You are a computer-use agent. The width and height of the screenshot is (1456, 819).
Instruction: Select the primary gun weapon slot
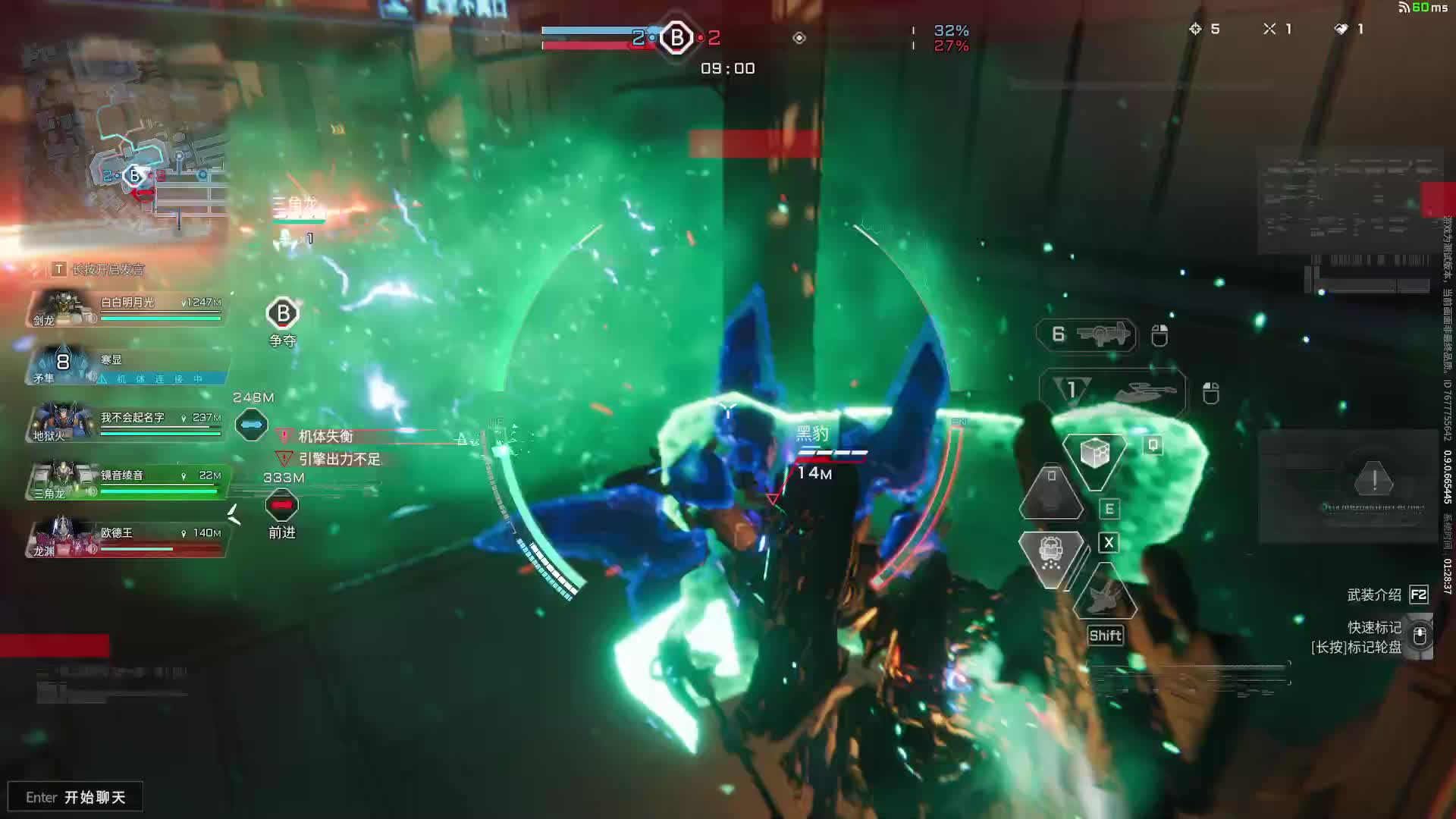tap(1087, 334)
